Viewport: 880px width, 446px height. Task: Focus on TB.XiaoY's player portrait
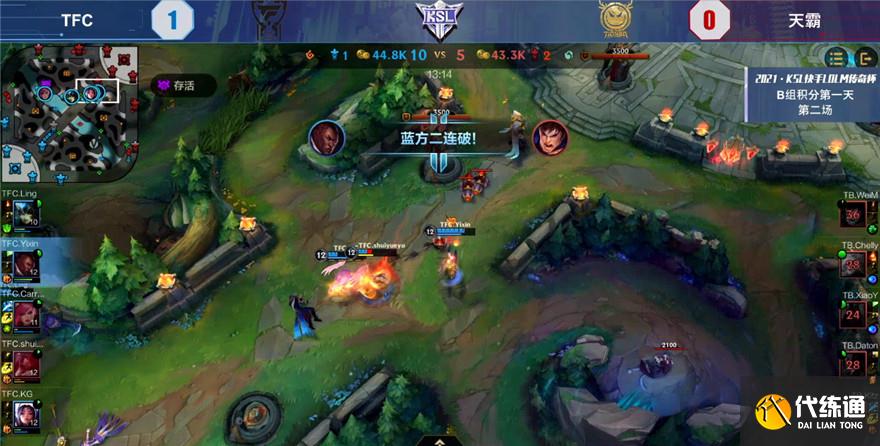854,316
